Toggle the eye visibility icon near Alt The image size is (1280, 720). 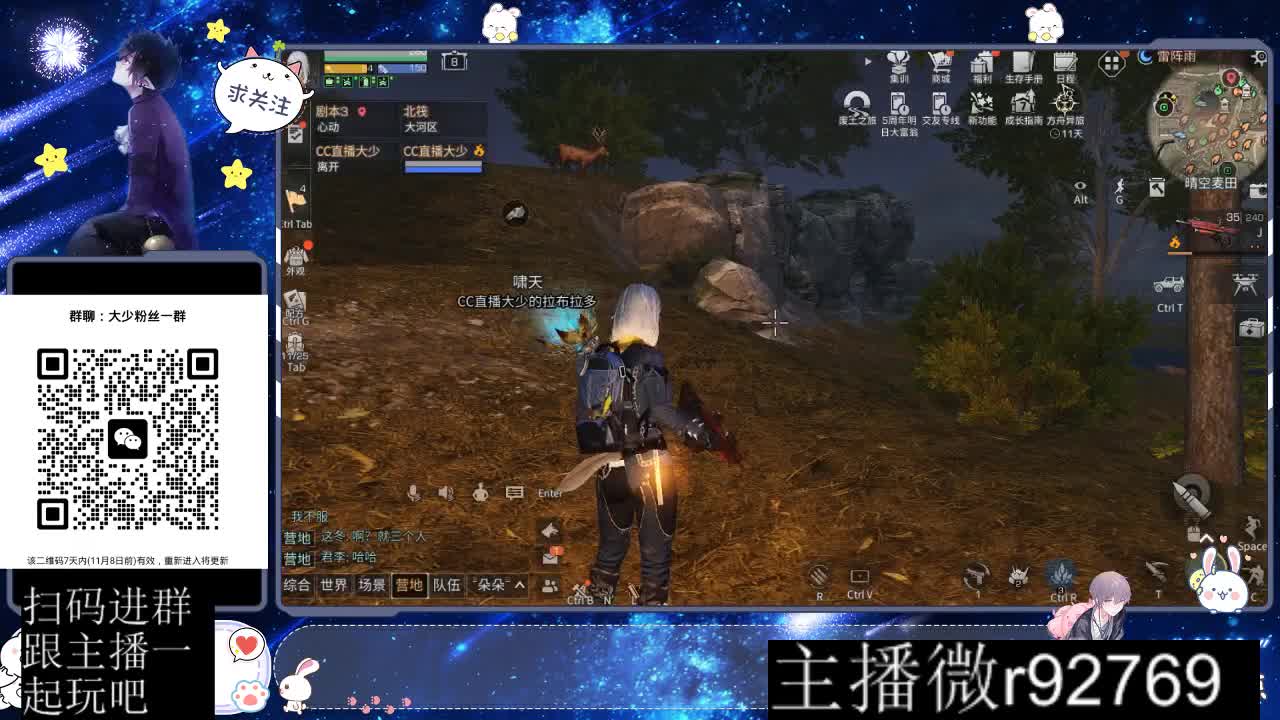coord(1081,185)
